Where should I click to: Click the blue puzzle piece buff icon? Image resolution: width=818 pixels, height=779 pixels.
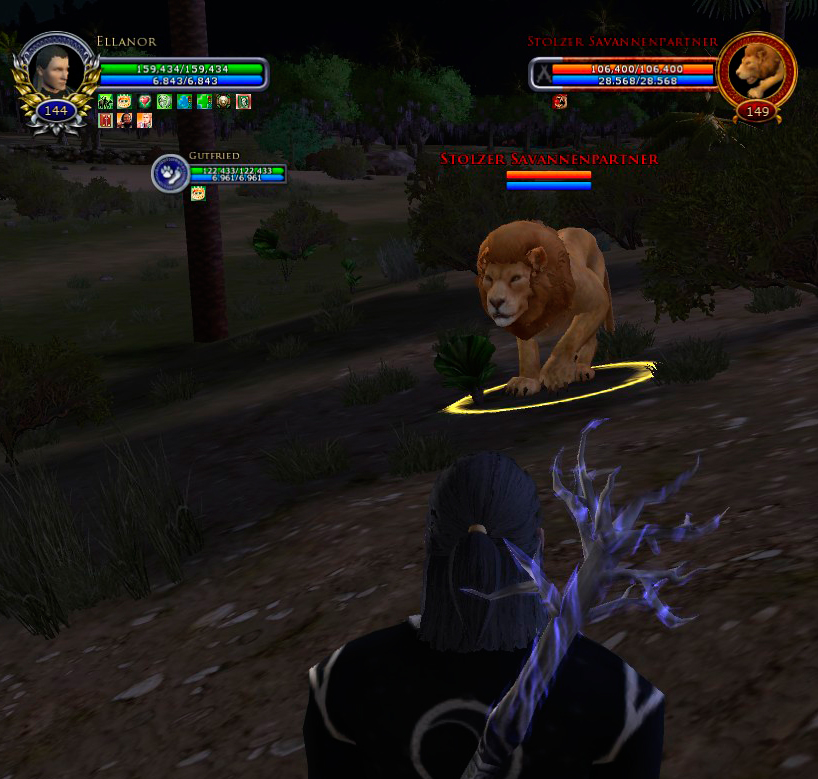pos(184,101)
